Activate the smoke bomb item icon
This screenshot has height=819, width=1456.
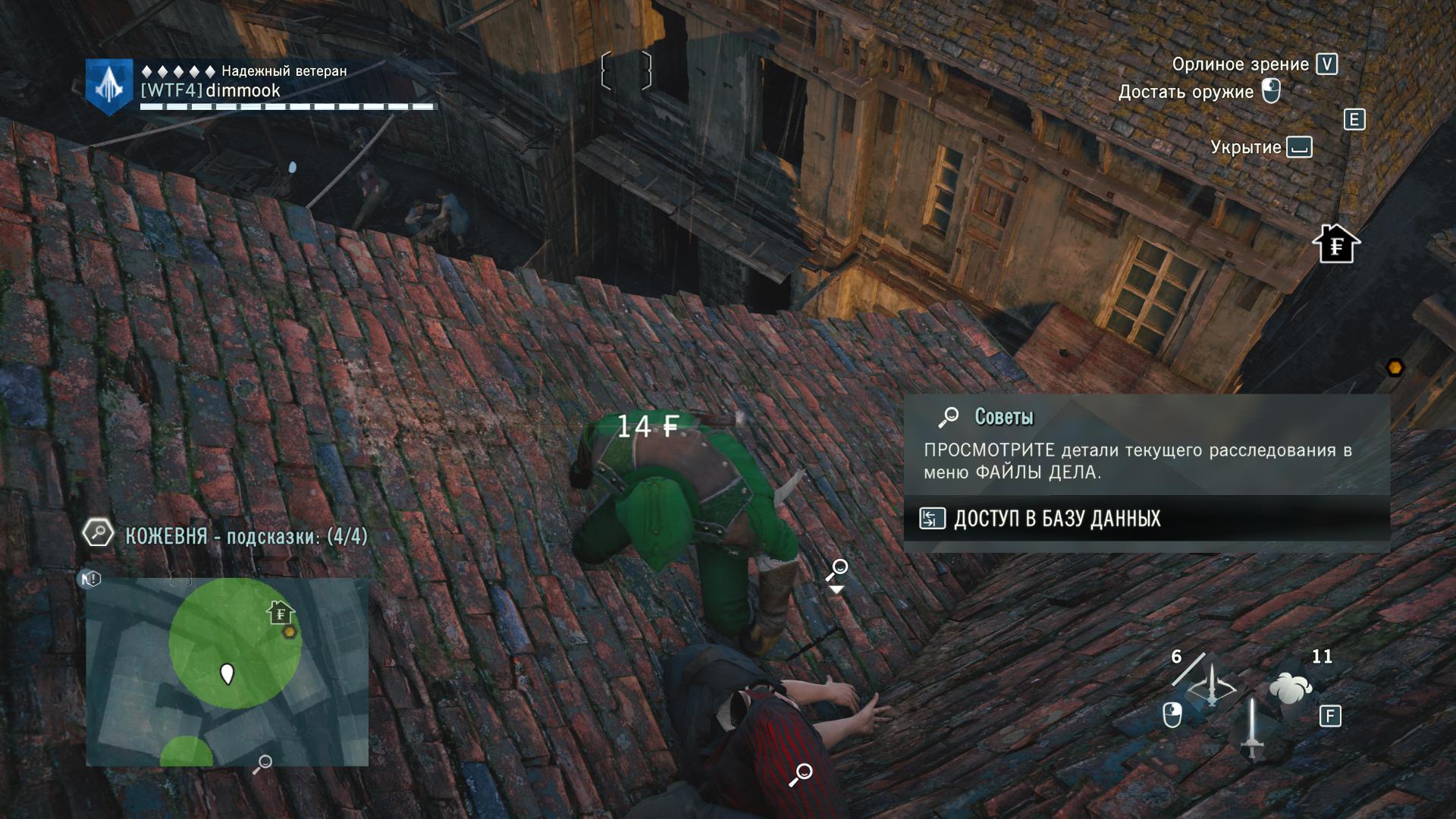tap(1291, 688)
